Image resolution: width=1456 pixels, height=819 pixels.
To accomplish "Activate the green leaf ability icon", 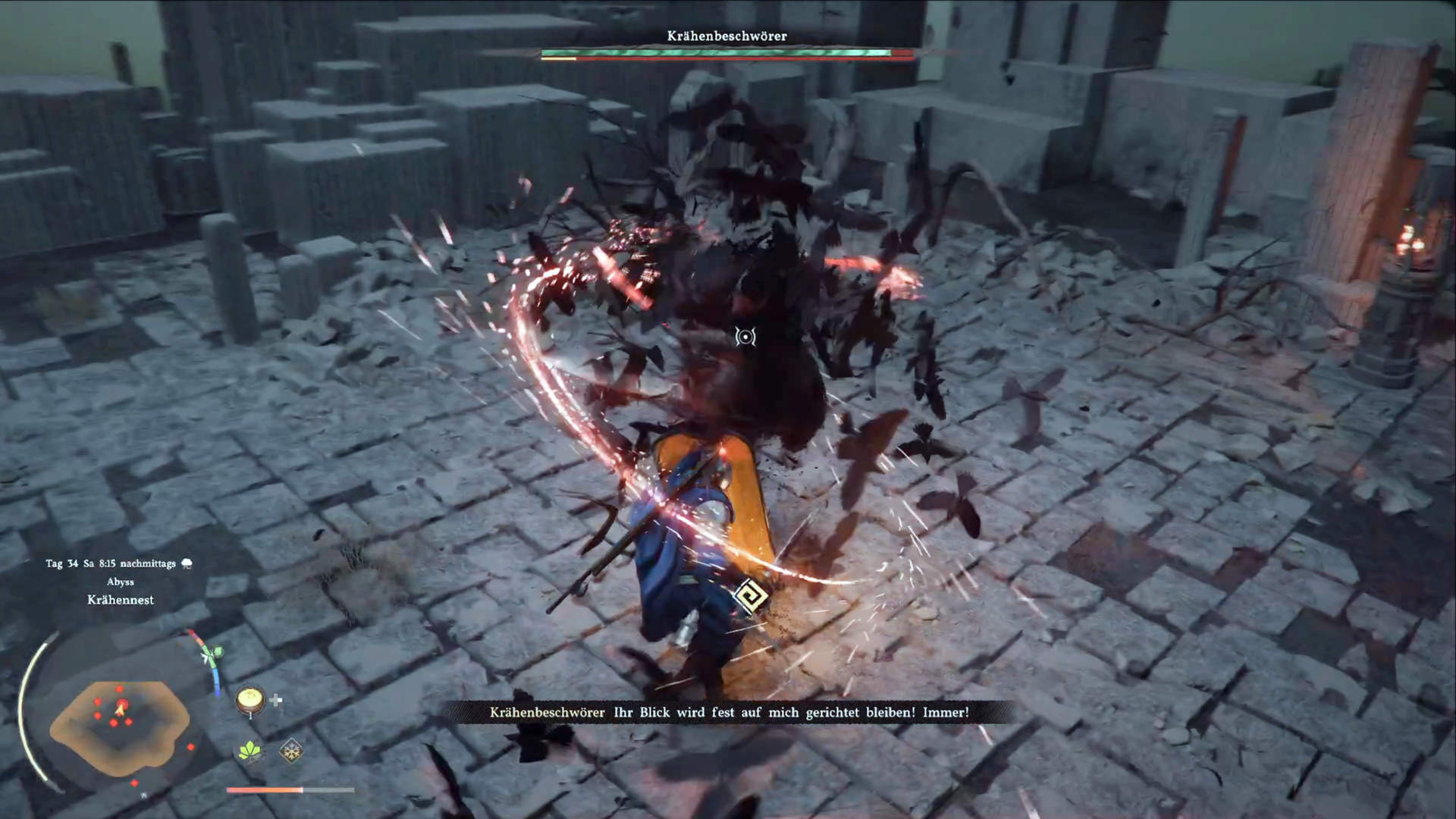I will tap(249, 751).
